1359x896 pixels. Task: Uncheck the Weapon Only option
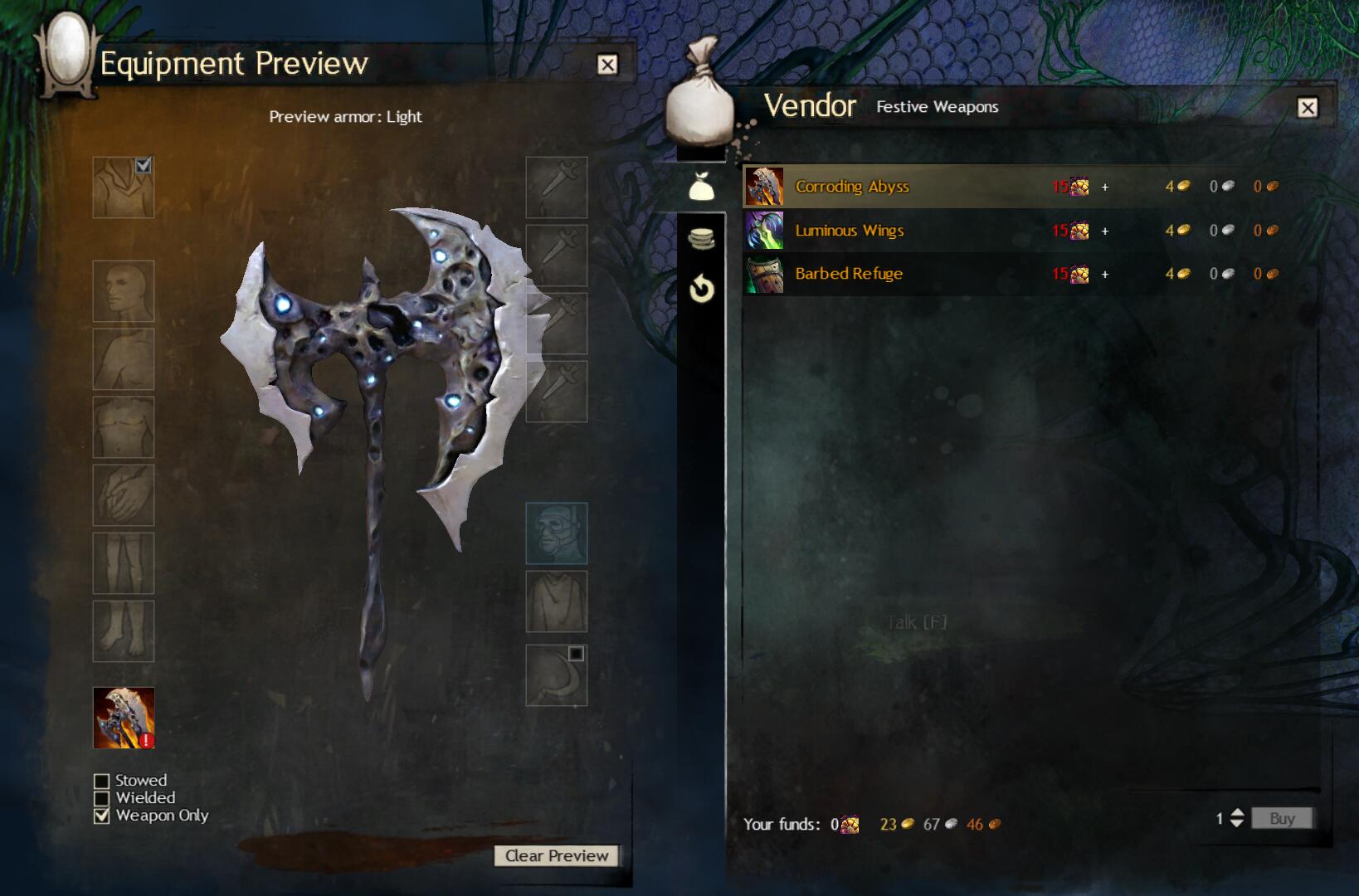(102, 816)
